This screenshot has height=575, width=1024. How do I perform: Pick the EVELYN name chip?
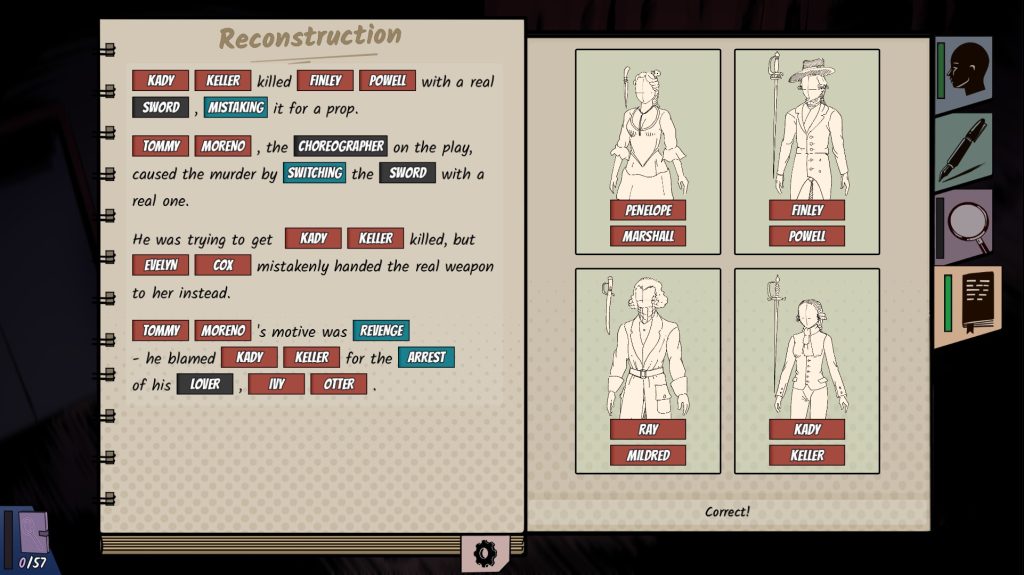(160, 265)
